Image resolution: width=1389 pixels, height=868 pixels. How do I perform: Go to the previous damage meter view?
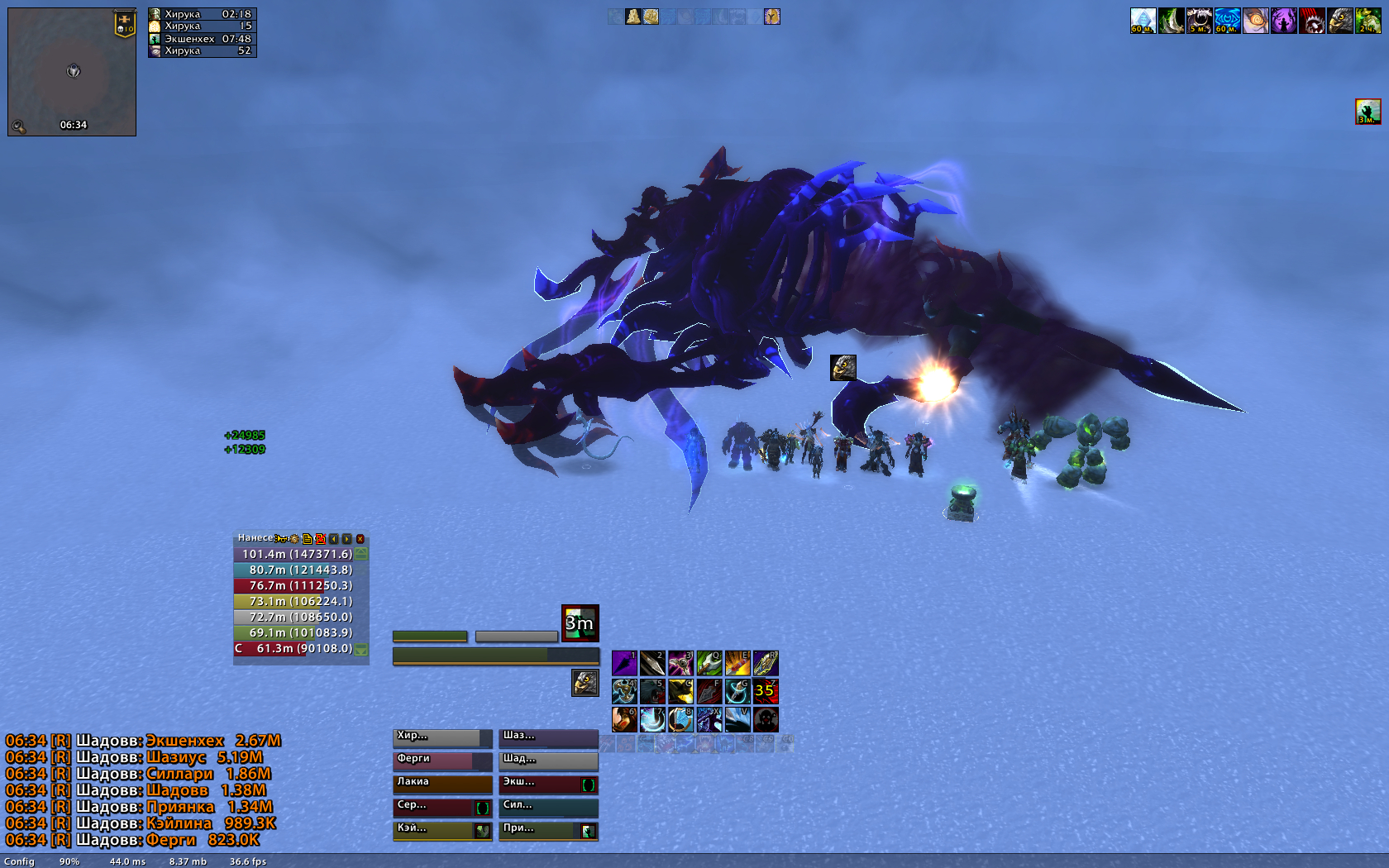[334, 538]
